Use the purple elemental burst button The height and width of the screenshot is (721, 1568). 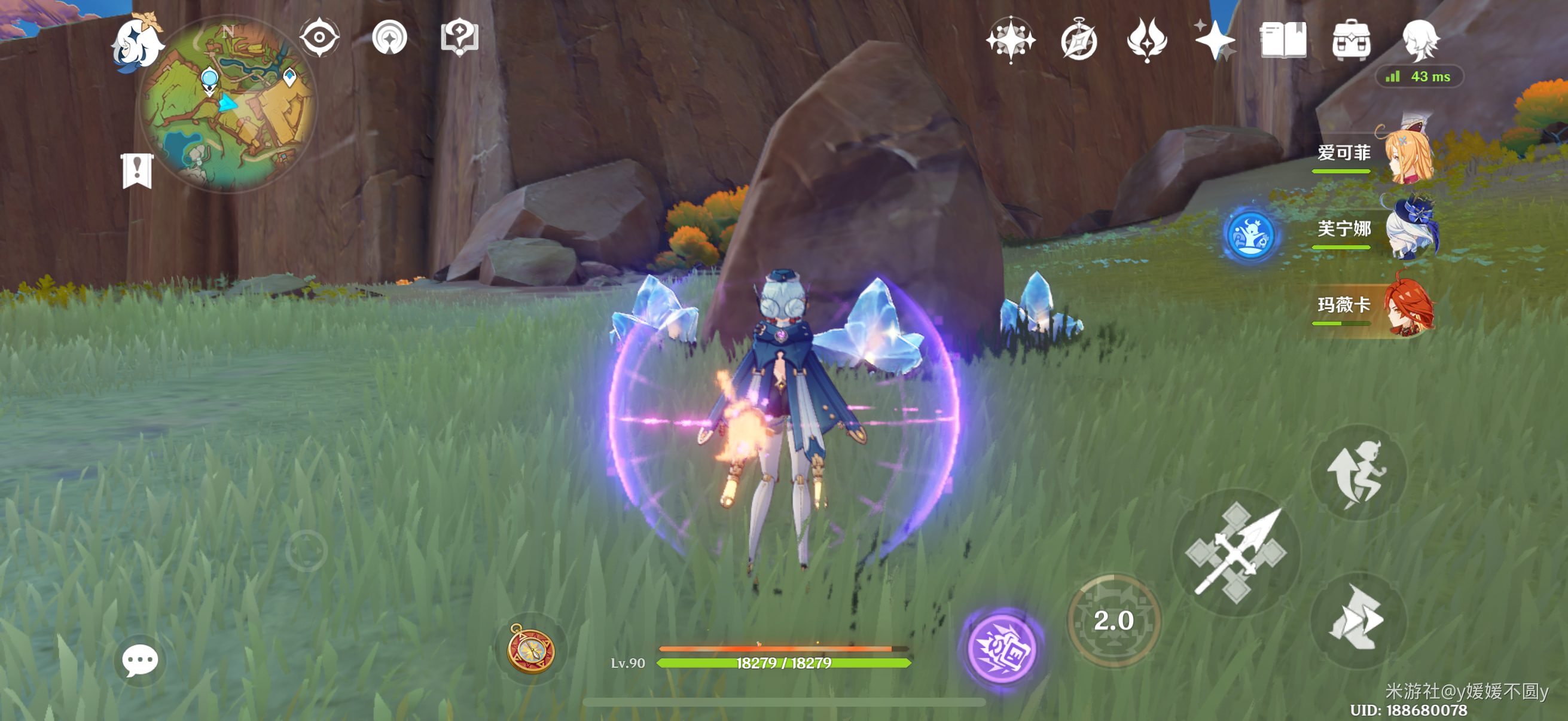pos(1002,648)
